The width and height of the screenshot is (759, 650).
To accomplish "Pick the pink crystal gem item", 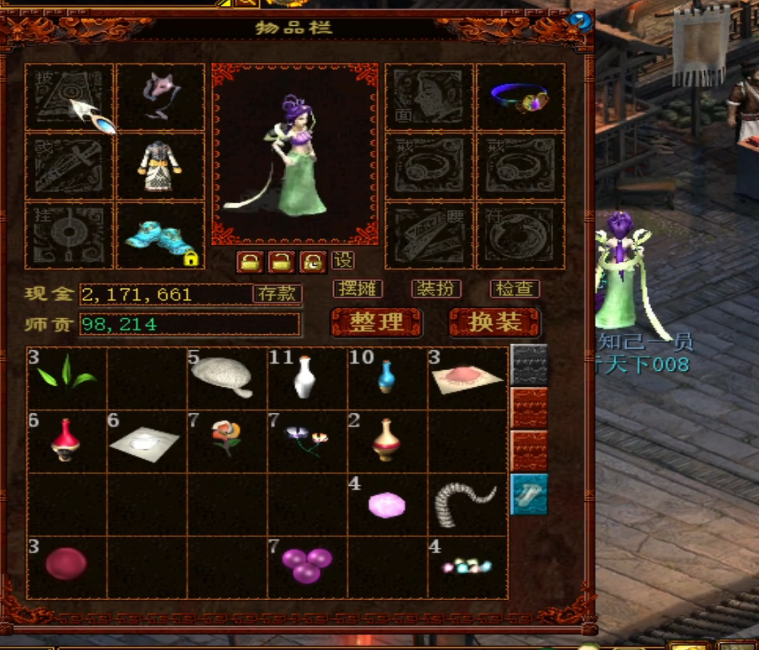I will tap(387, 504).
